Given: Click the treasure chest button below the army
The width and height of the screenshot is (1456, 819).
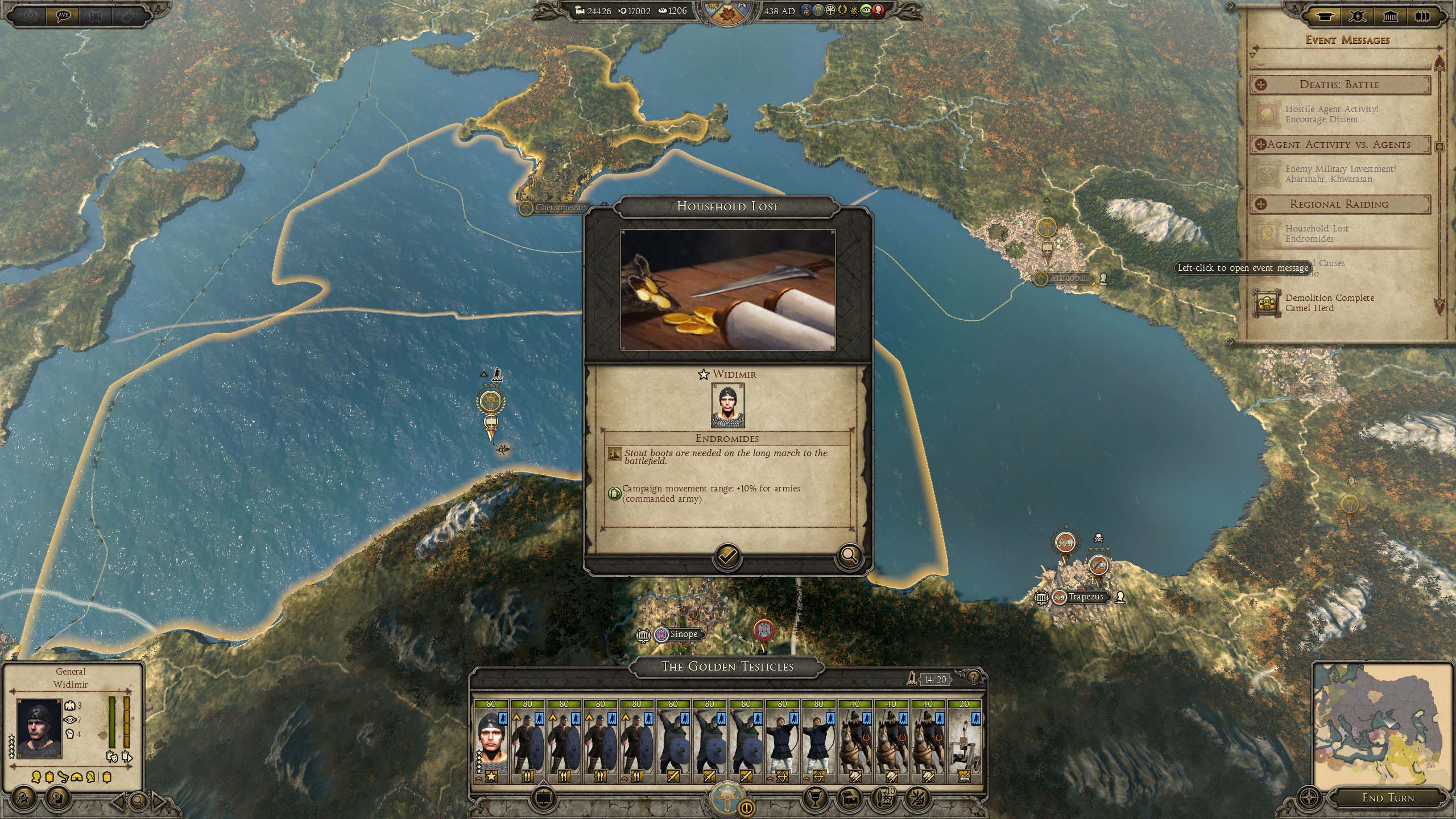Looking at the screenshot, I should point(849,799).
